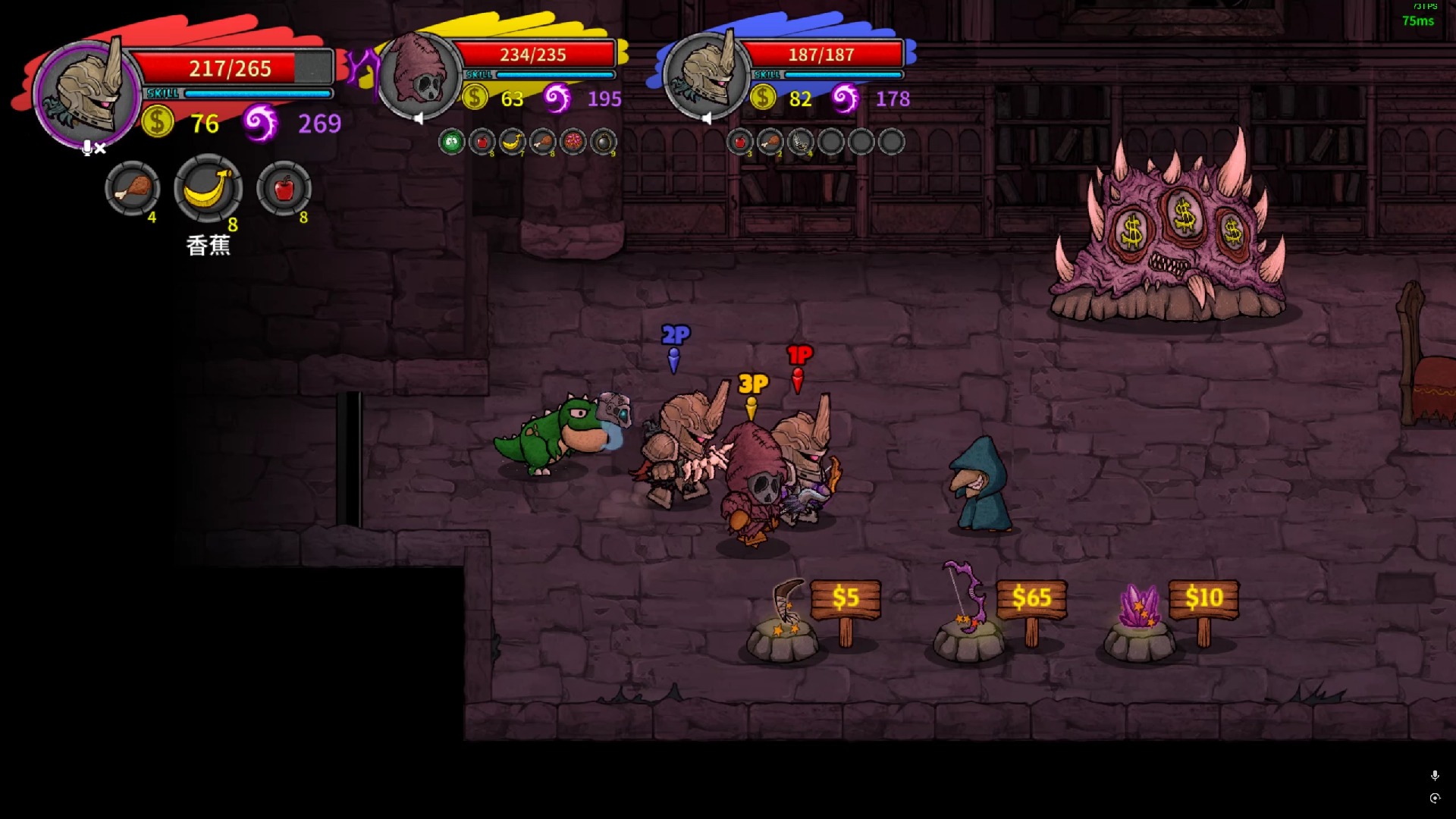Choose the yellow player's banana slot
The height and width of the screenshot is (819, 1456).
[513, 142]
